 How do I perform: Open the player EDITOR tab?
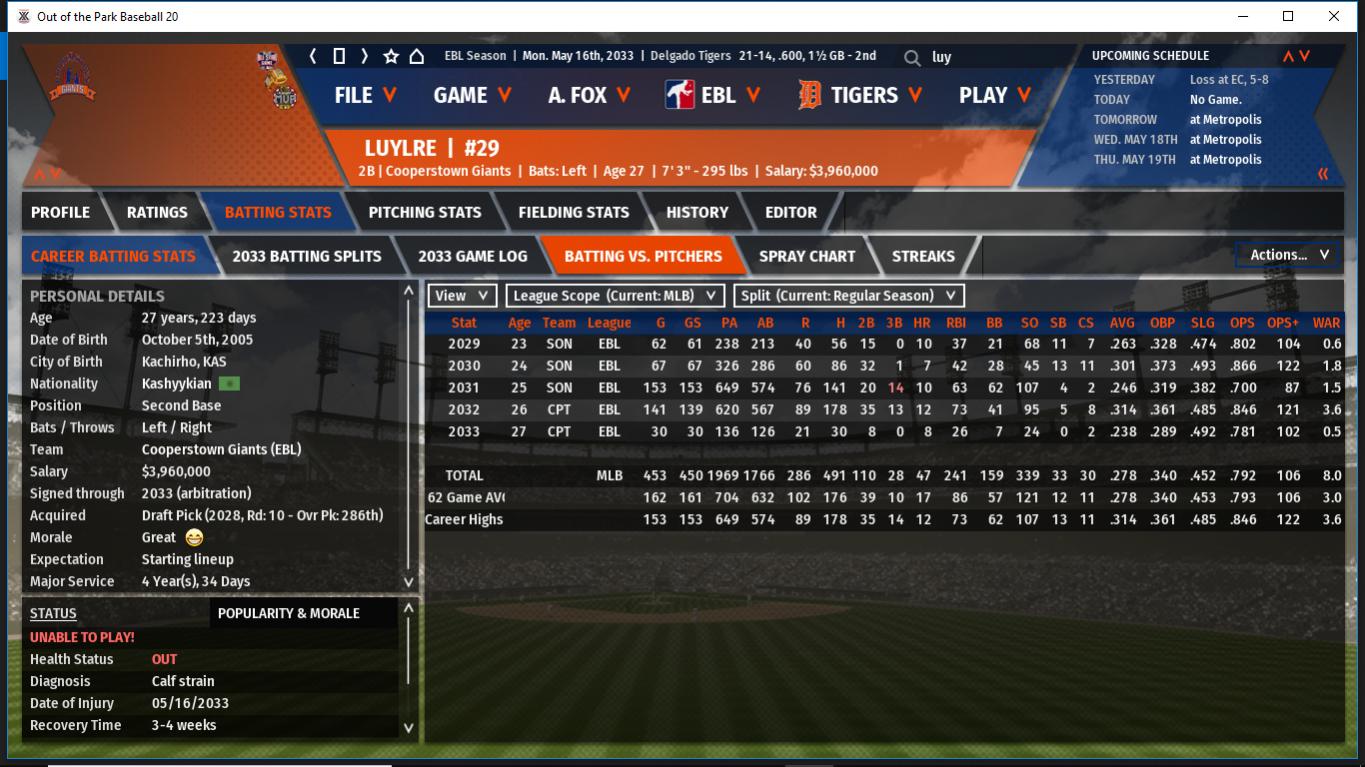(791, 212)
